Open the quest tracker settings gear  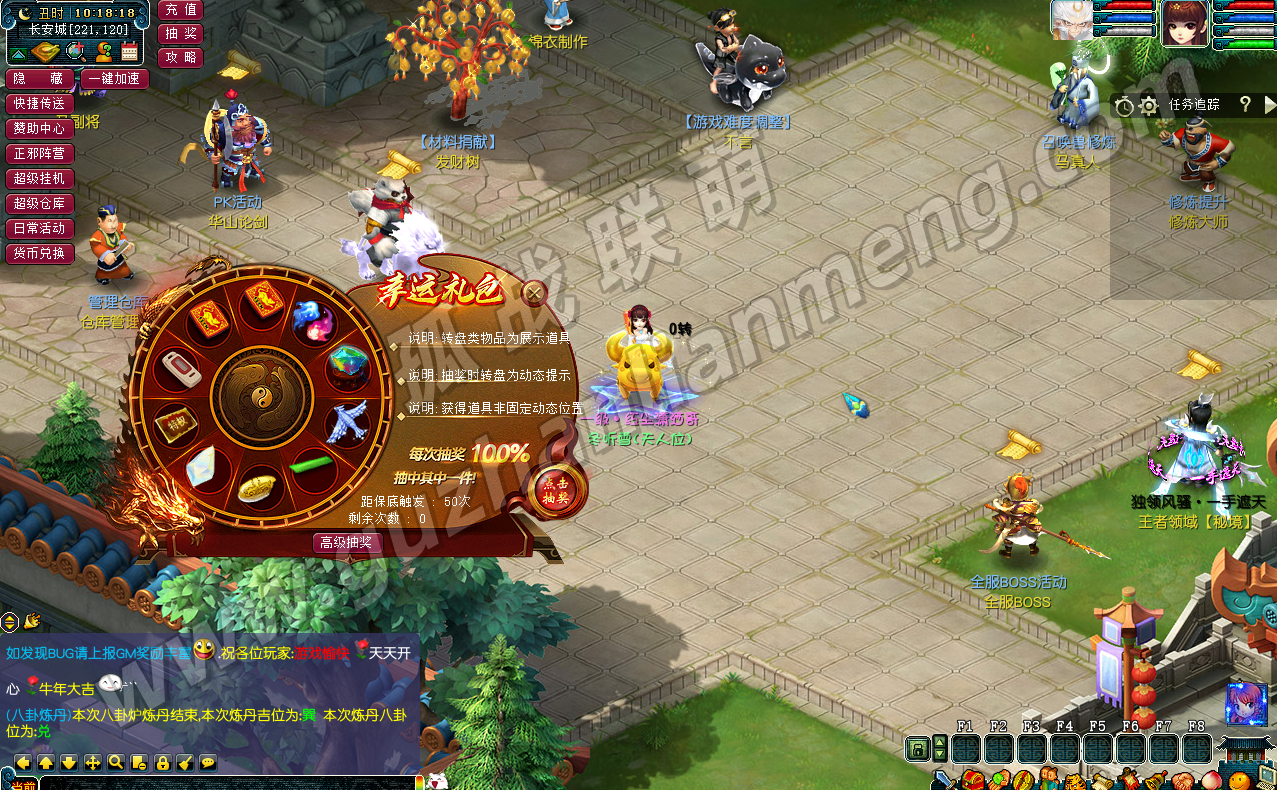click(x=1149, y=105)
